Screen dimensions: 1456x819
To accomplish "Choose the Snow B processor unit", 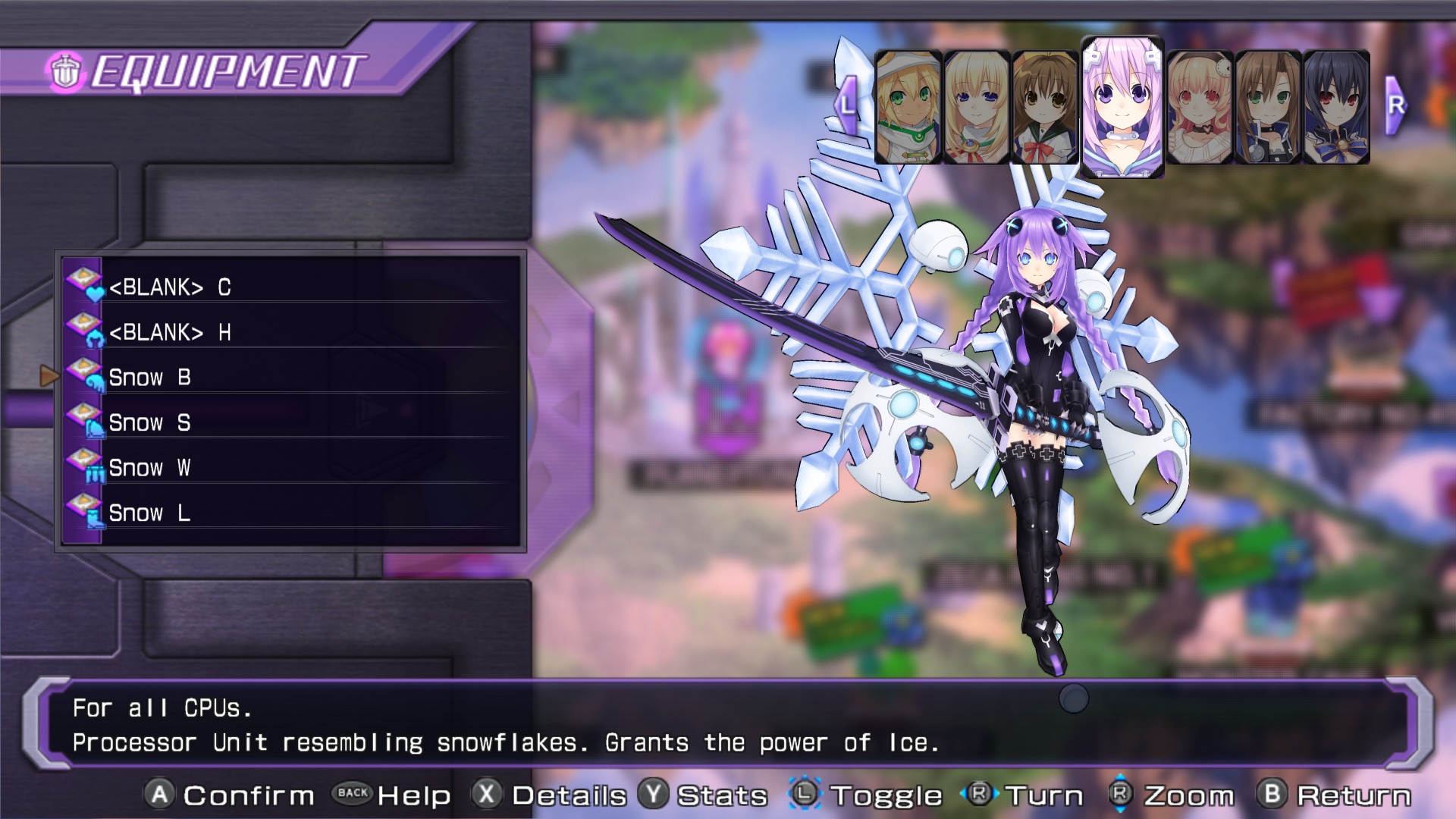I will pos(291,378).
